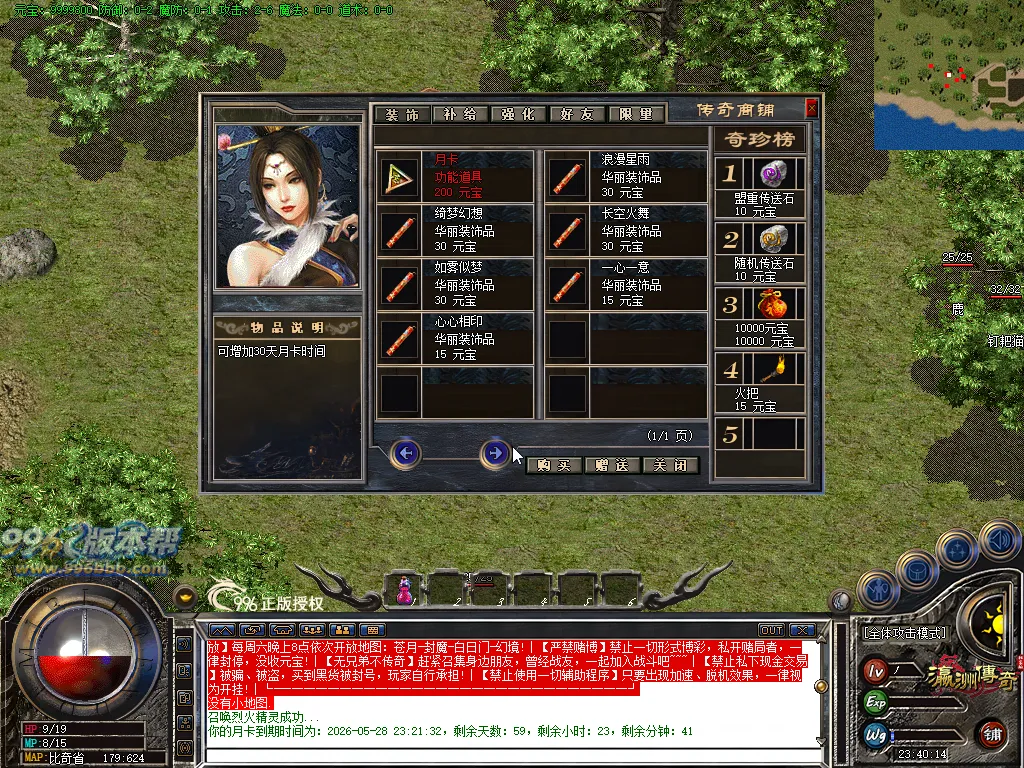Close the shop with the red X
This screenshot has width=1024, height=768.
coord(811,108)
